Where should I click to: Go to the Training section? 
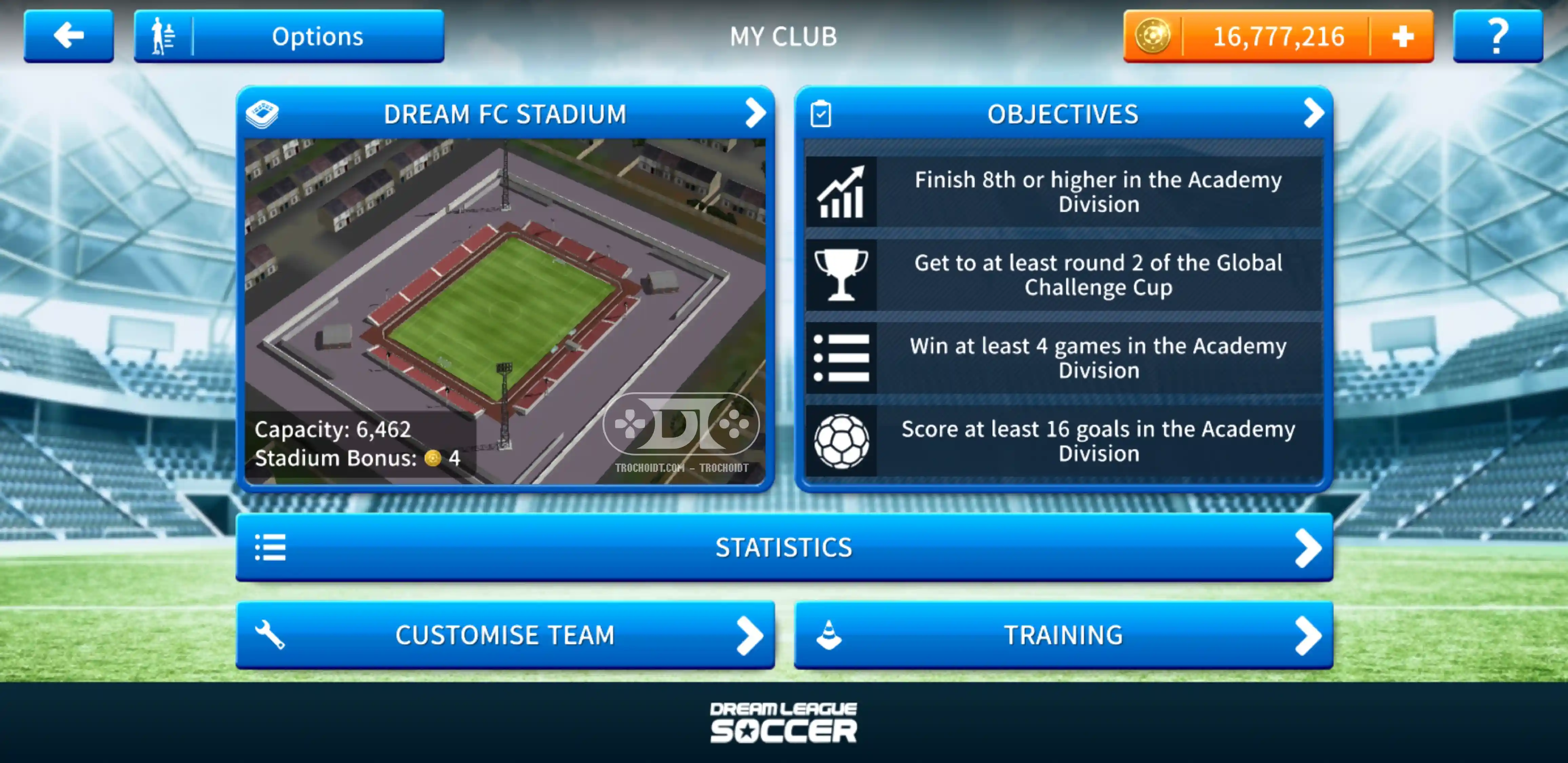pos(1063,635)
